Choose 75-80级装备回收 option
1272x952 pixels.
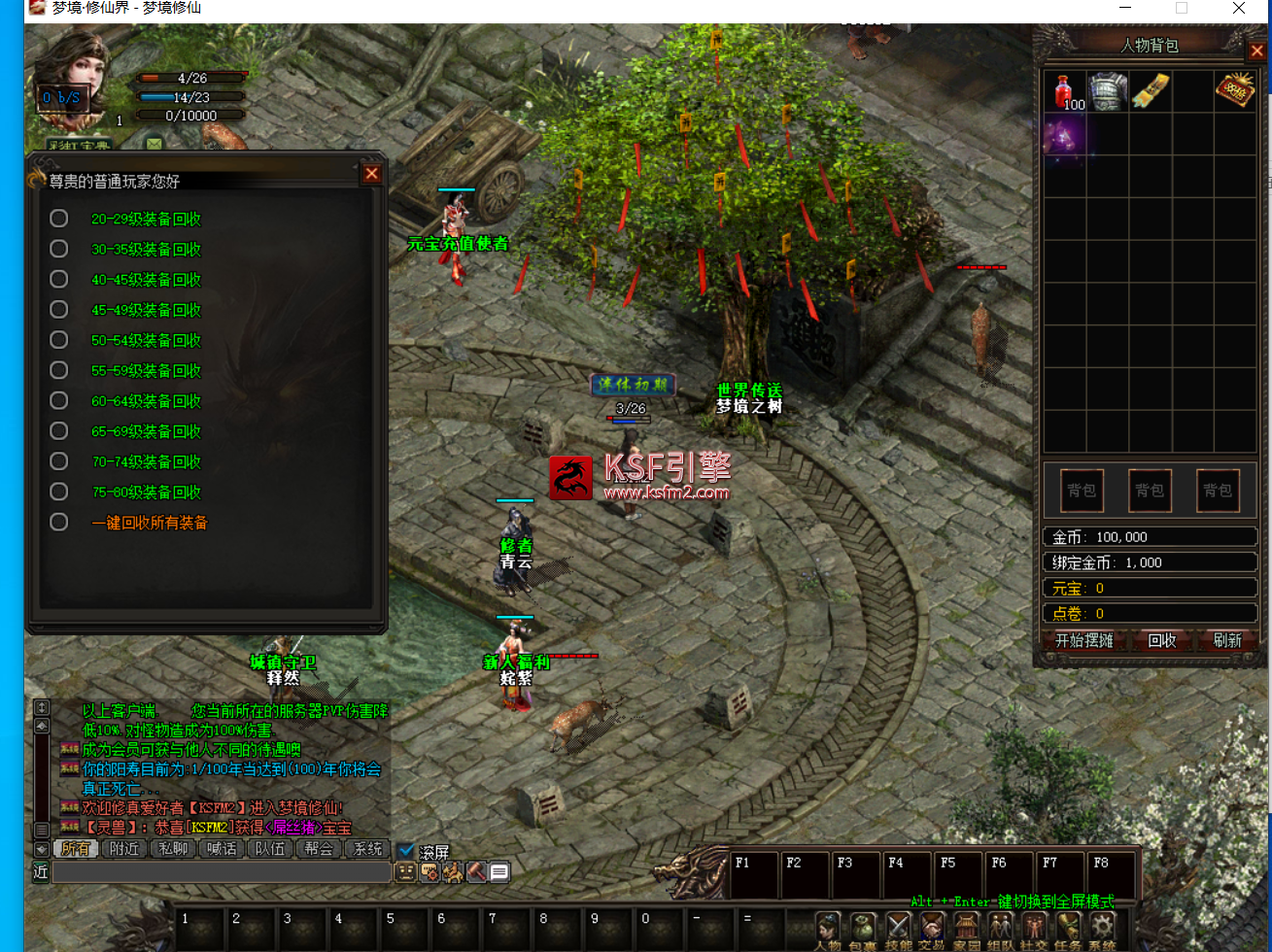coord(59,493)
